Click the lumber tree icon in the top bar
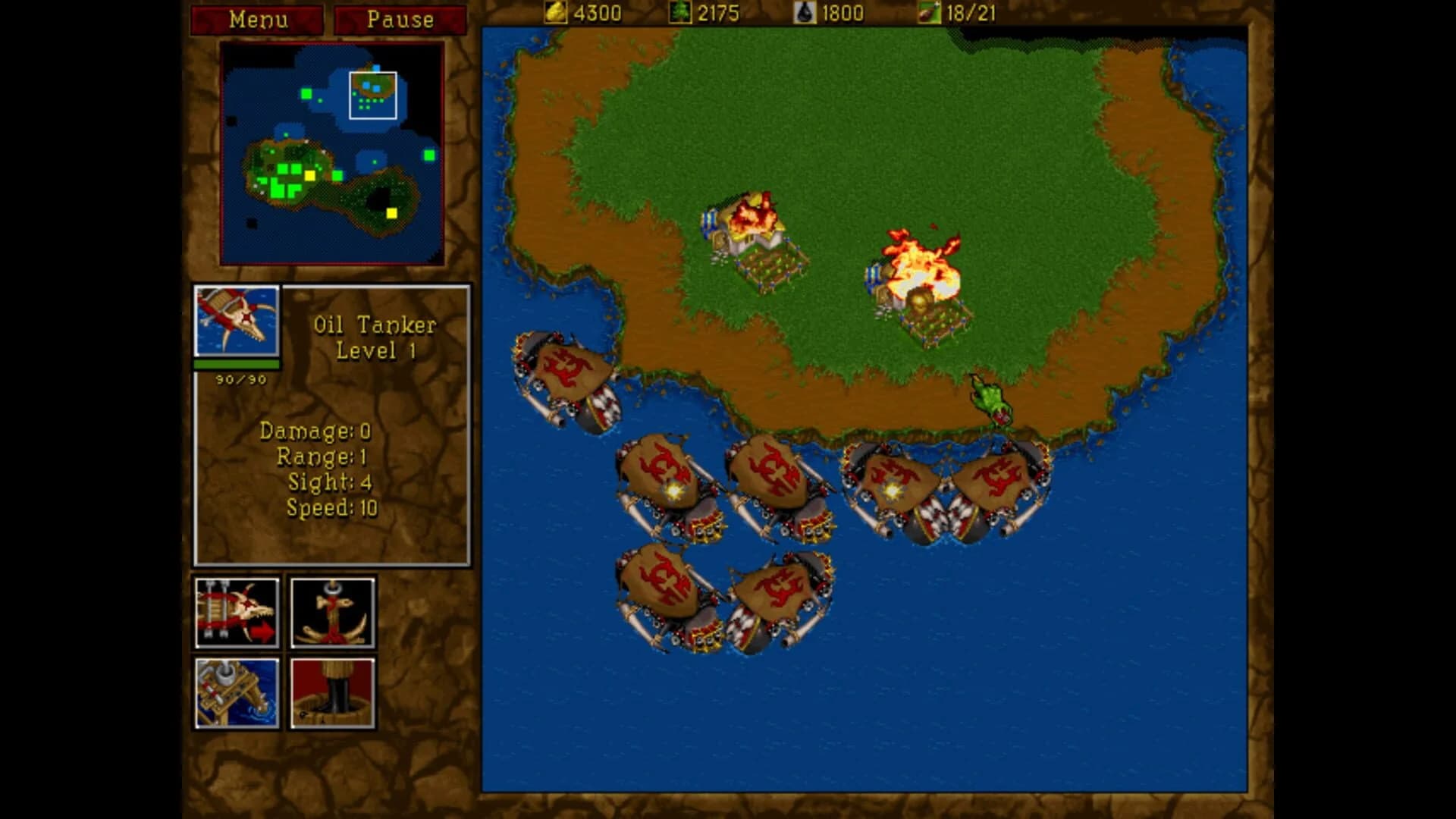The width and height of the screenshot is (1456, 819). point(681,13)
